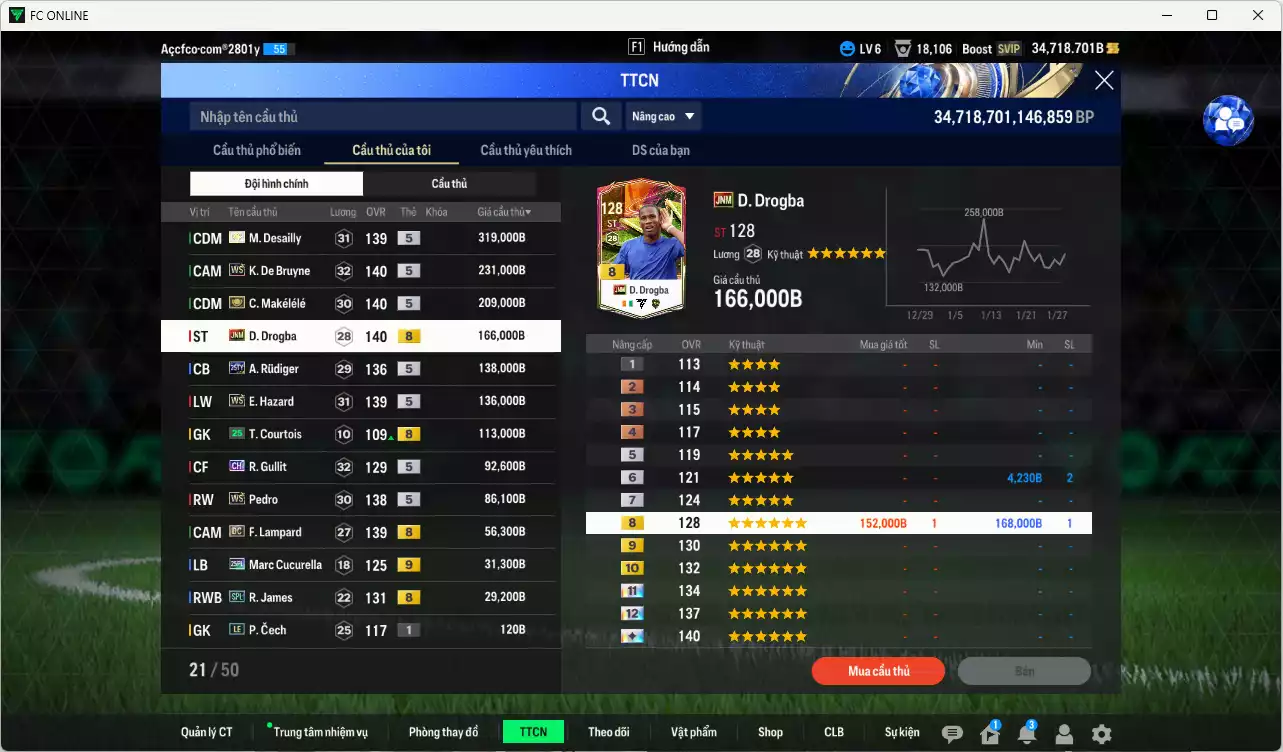
Task: Click the SVIP Boost icon in top bar
Action: coord(1010,48)
